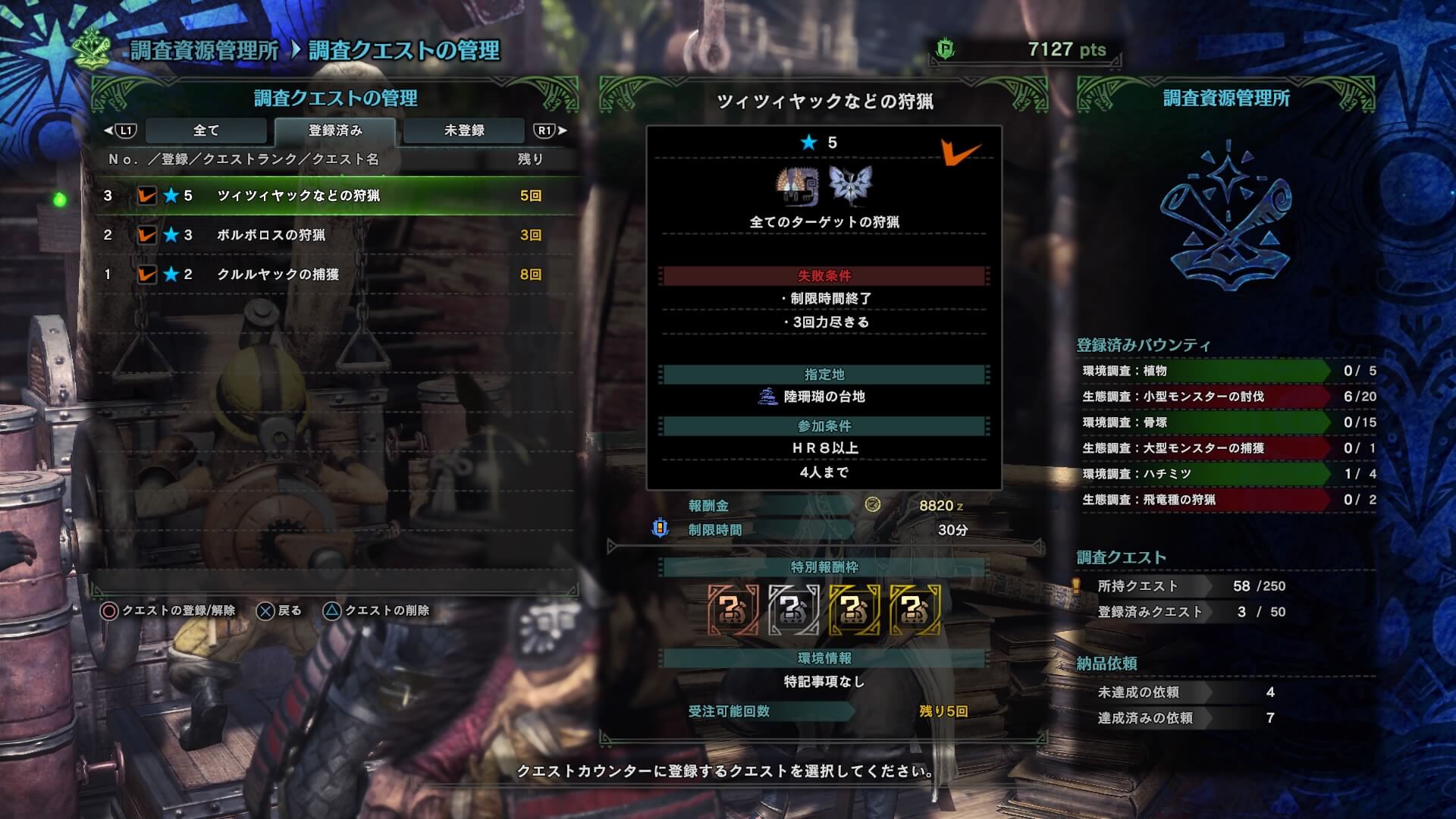Open the 未登録 tab
Viewport: 1456px width, 819px height.
pyautogui.click(x=463, y=130)
